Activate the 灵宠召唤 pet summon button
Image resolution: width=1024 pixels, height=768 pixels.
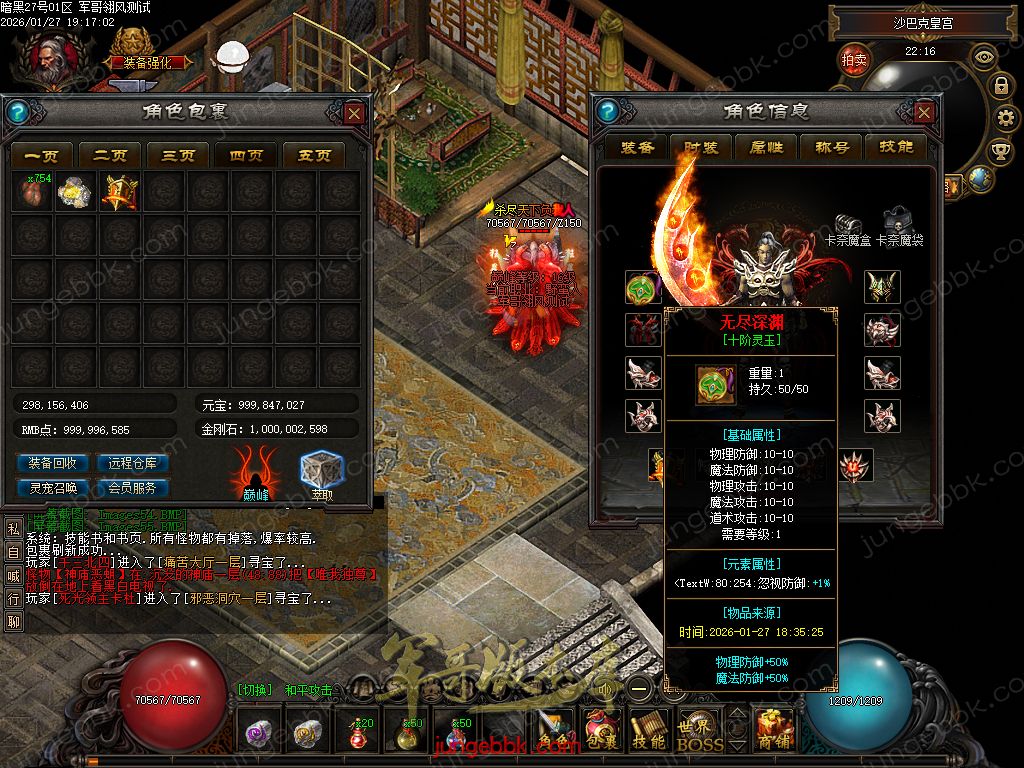click(x=53, y=488)
